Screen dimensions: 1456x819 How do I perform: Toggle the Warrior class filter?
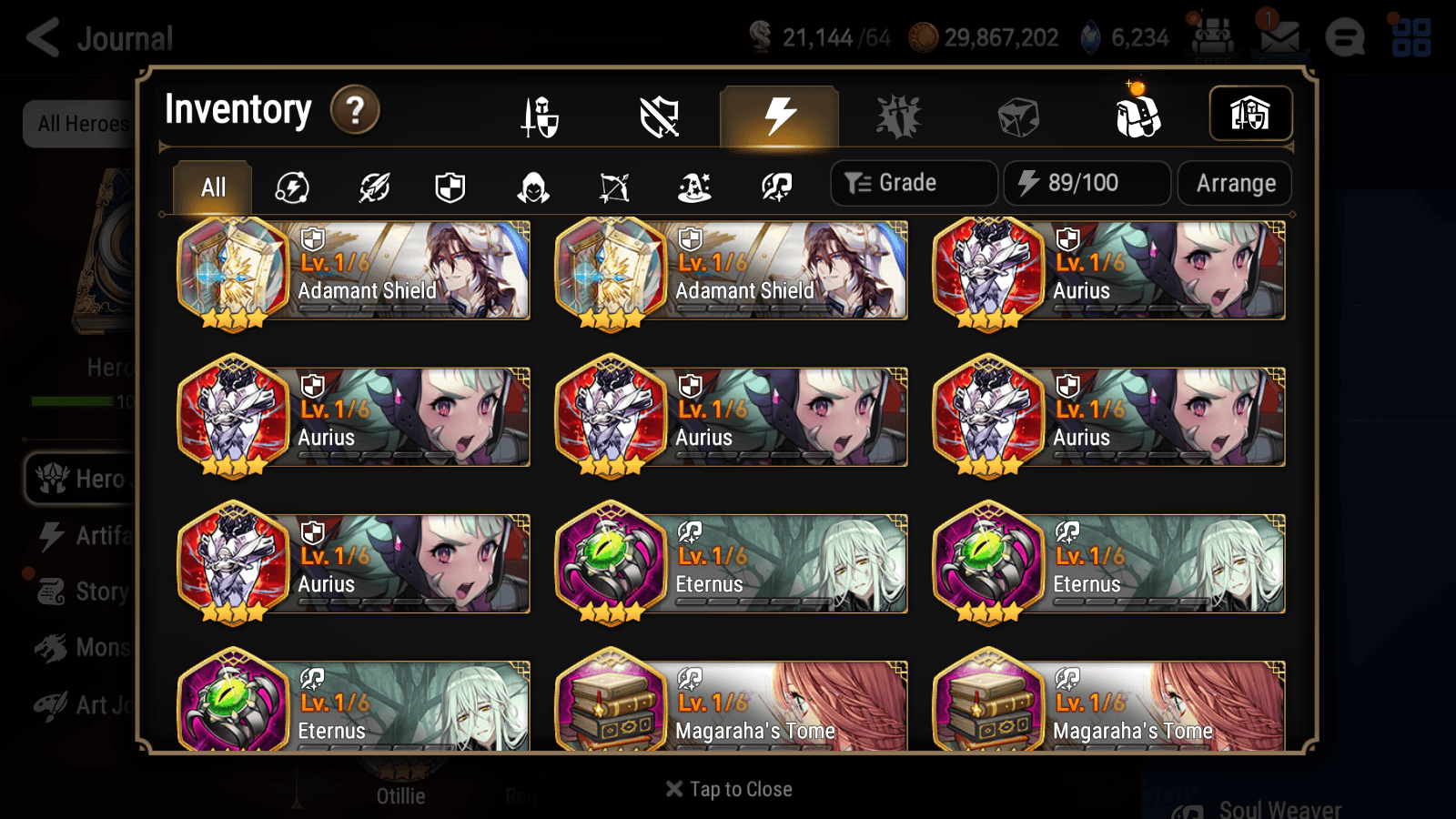375,187
